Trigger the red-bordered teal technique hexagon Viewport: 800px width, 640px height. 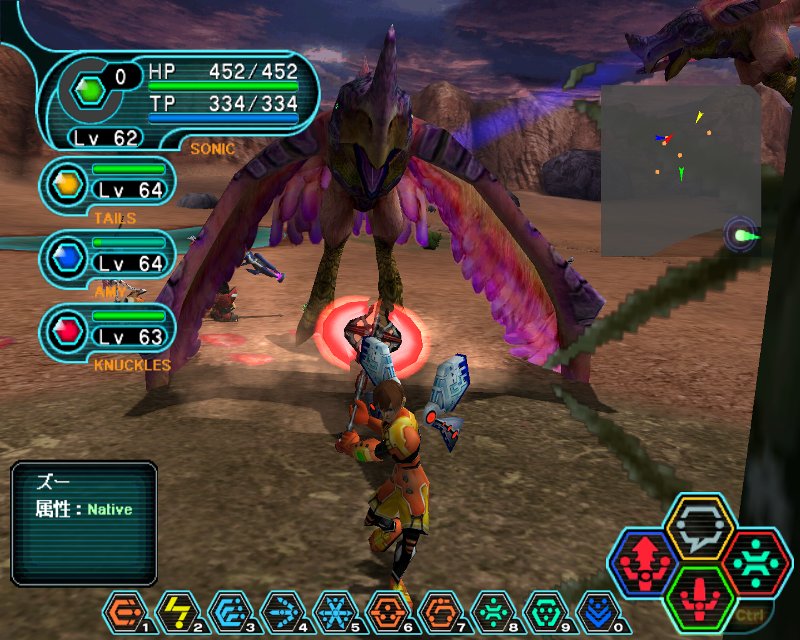click(x=756, y=563)
